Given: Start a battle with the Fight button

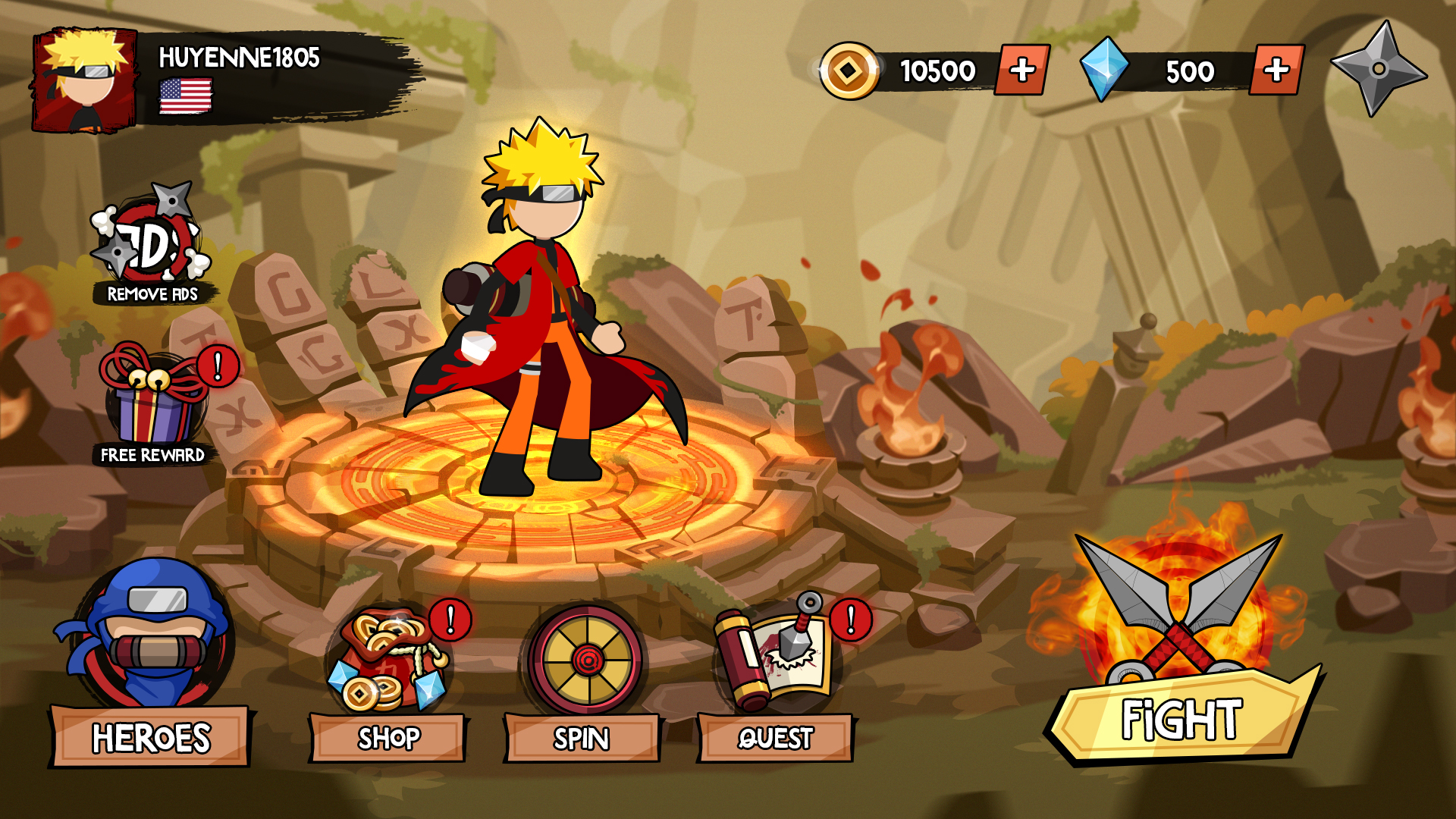Looking at the screenshot, I should (x=1181, y=717).
